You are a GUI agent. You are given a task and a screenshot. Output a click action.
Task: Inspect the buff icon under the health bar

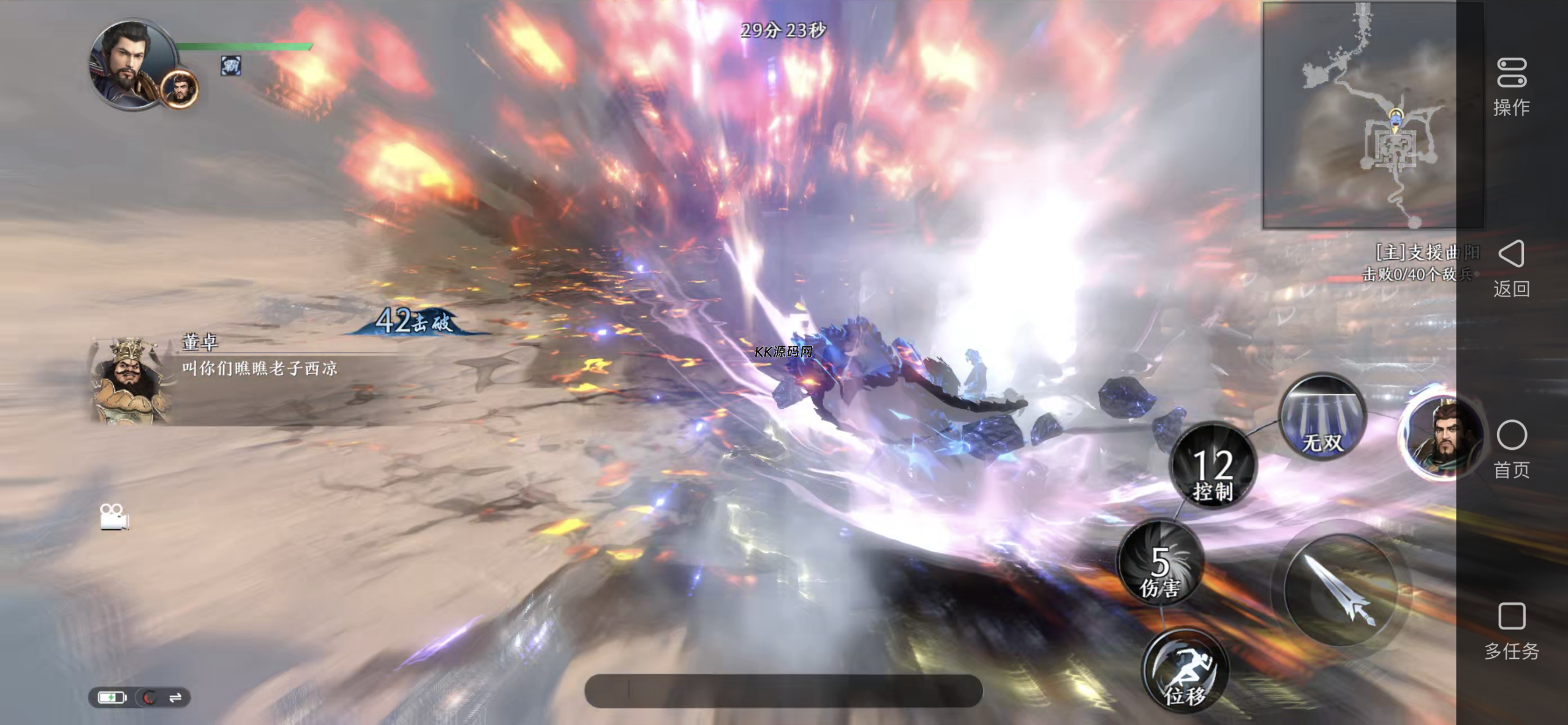pyautogui.click(x=231, y=66)
